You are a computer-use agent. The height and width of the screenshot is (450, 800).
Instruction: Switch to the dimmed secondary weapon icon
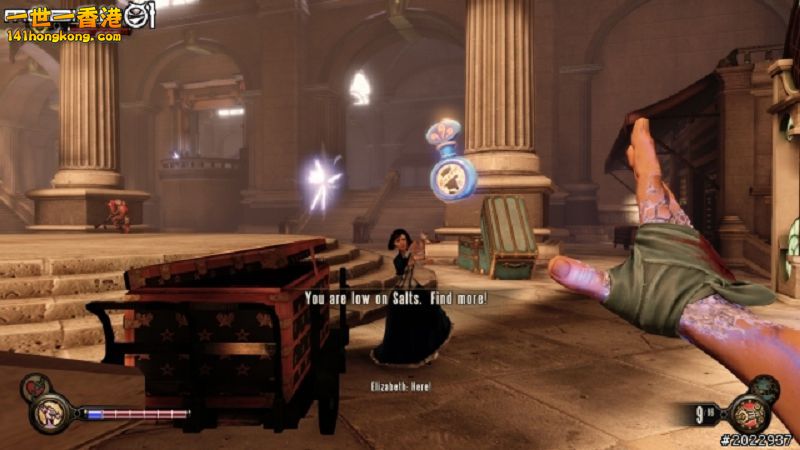click(764, 387)
